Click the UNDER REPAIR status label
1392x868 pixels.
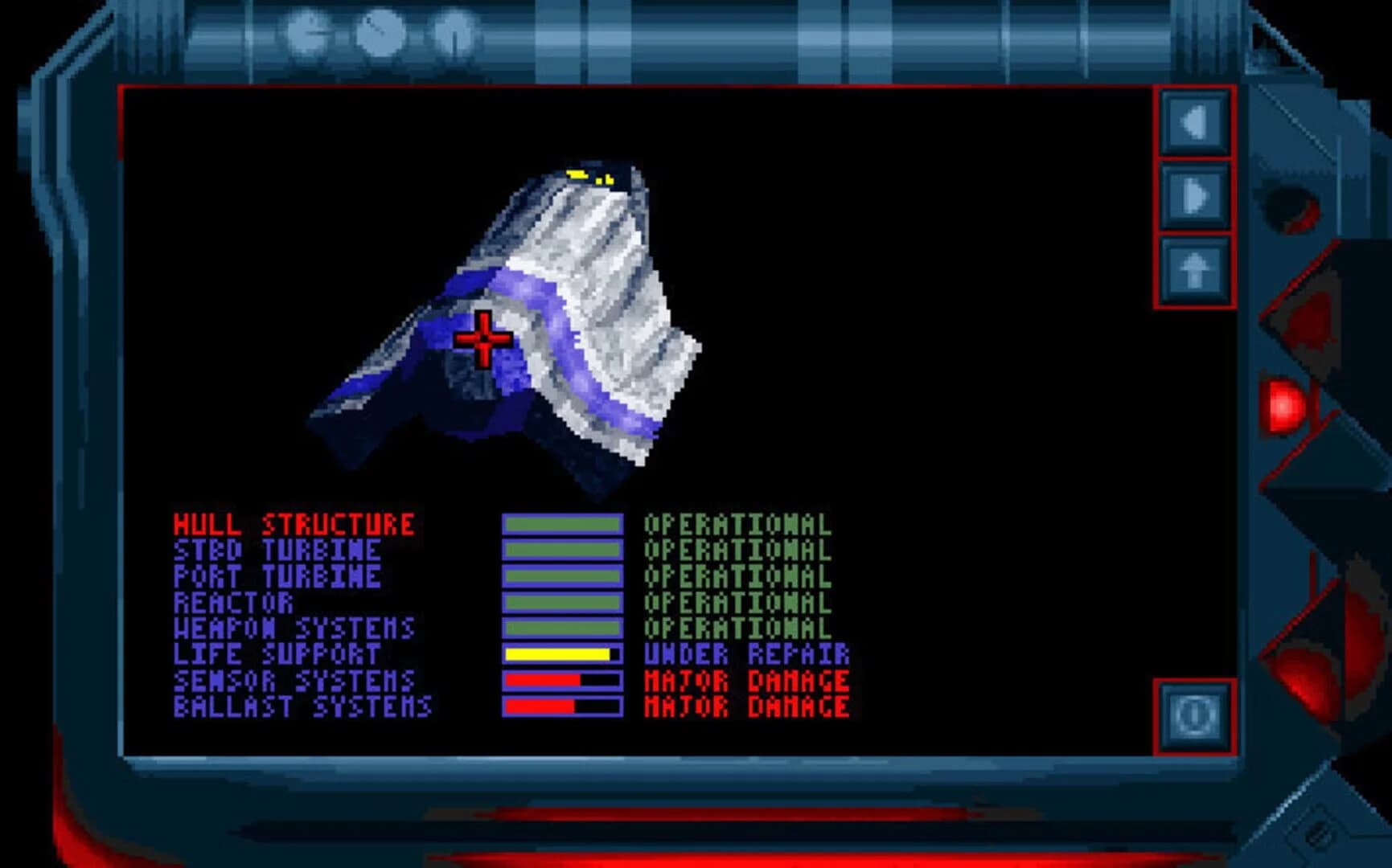click(744, 654)
